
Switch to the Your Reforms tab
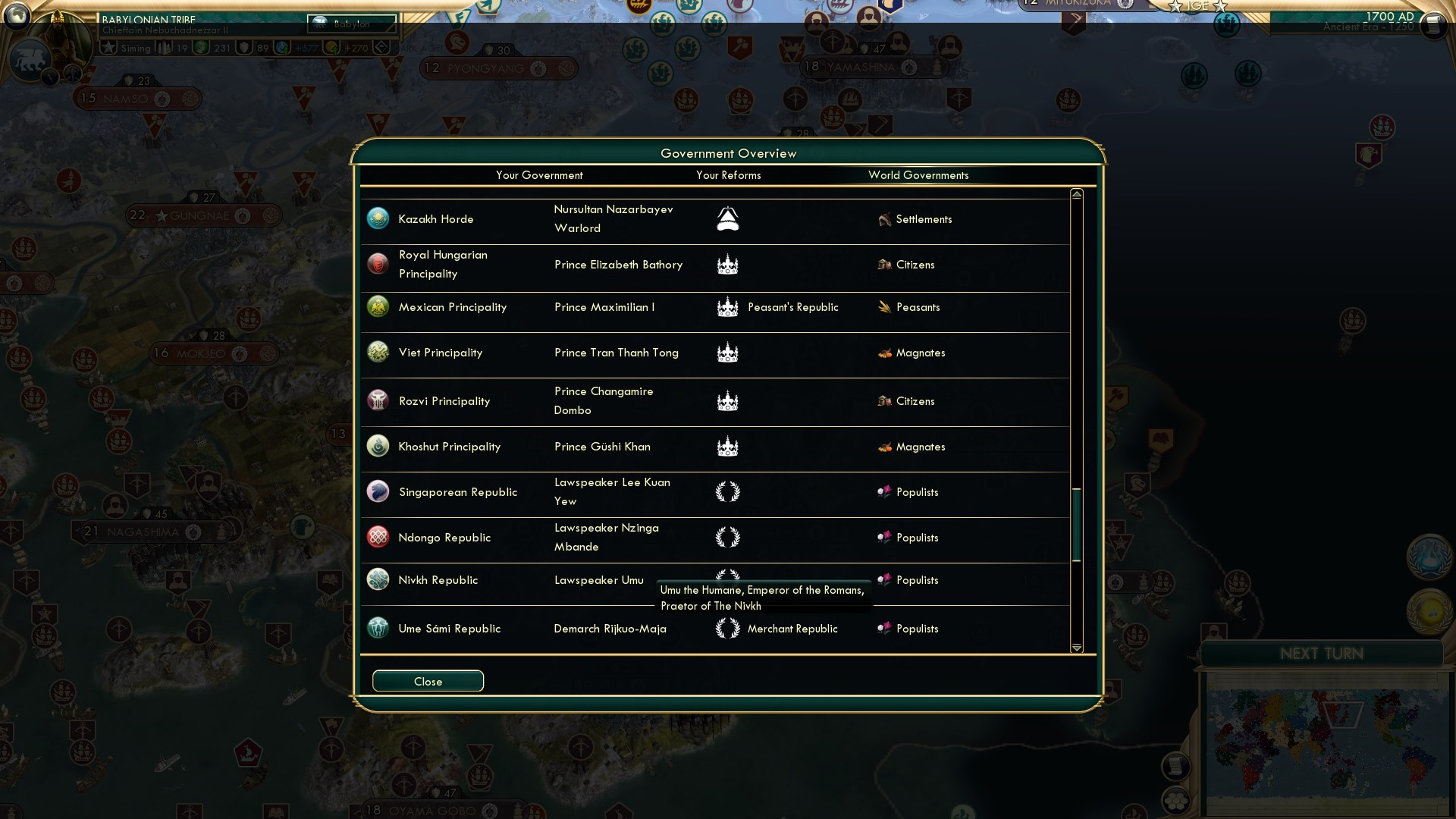[x=728, y=175]
